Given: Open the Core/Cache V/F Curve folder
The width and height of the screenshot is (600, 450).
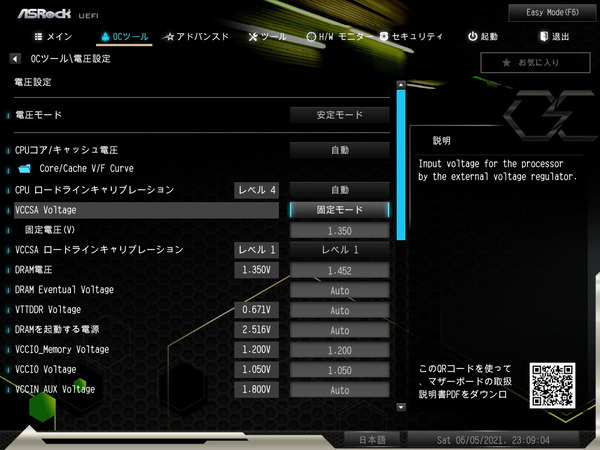Looking at the screenshot, I should tap(85, 169).
